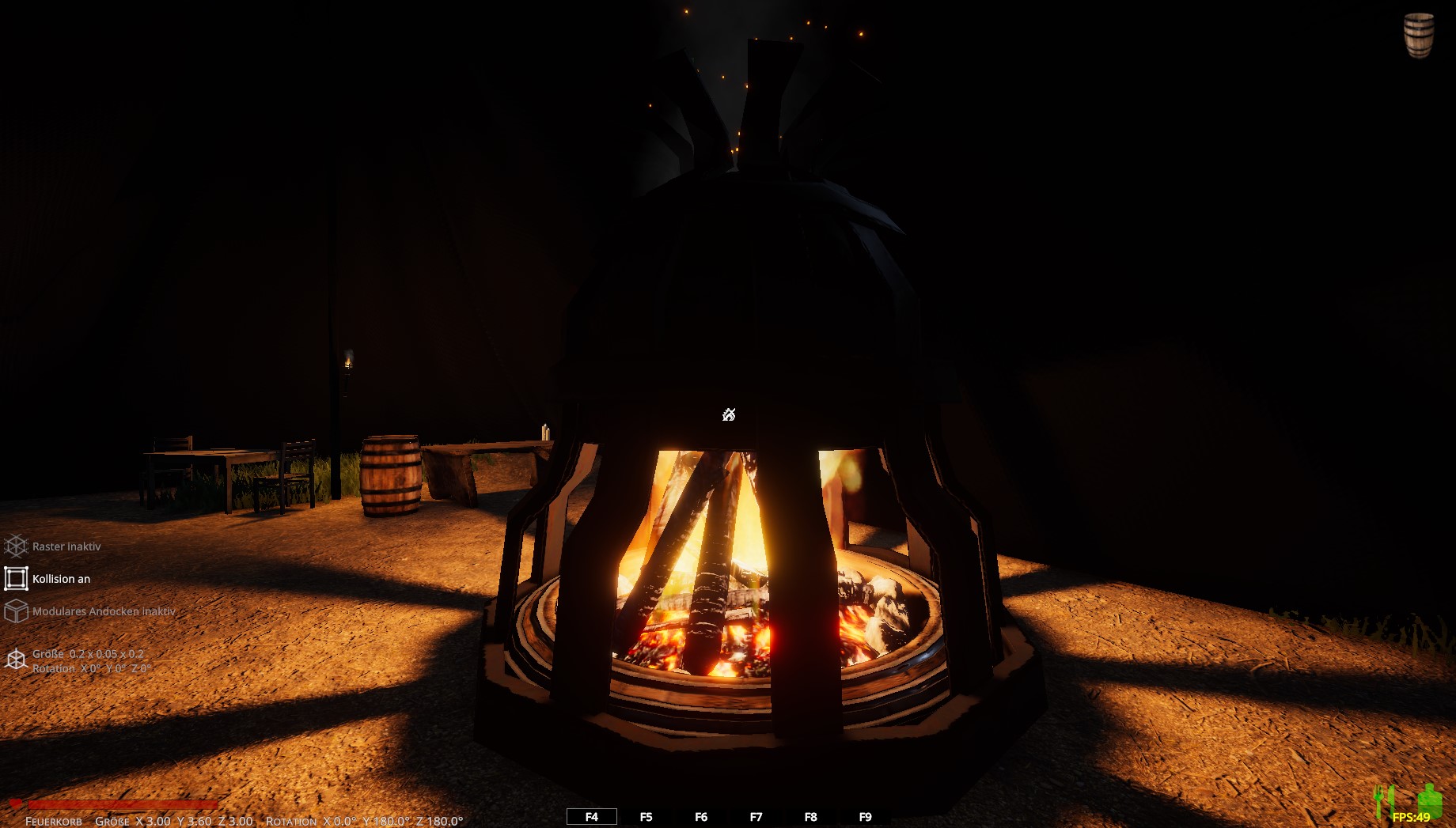1456x828 pixels.
Task: Switch to the F5 hotbar slot
Action: 646,817
